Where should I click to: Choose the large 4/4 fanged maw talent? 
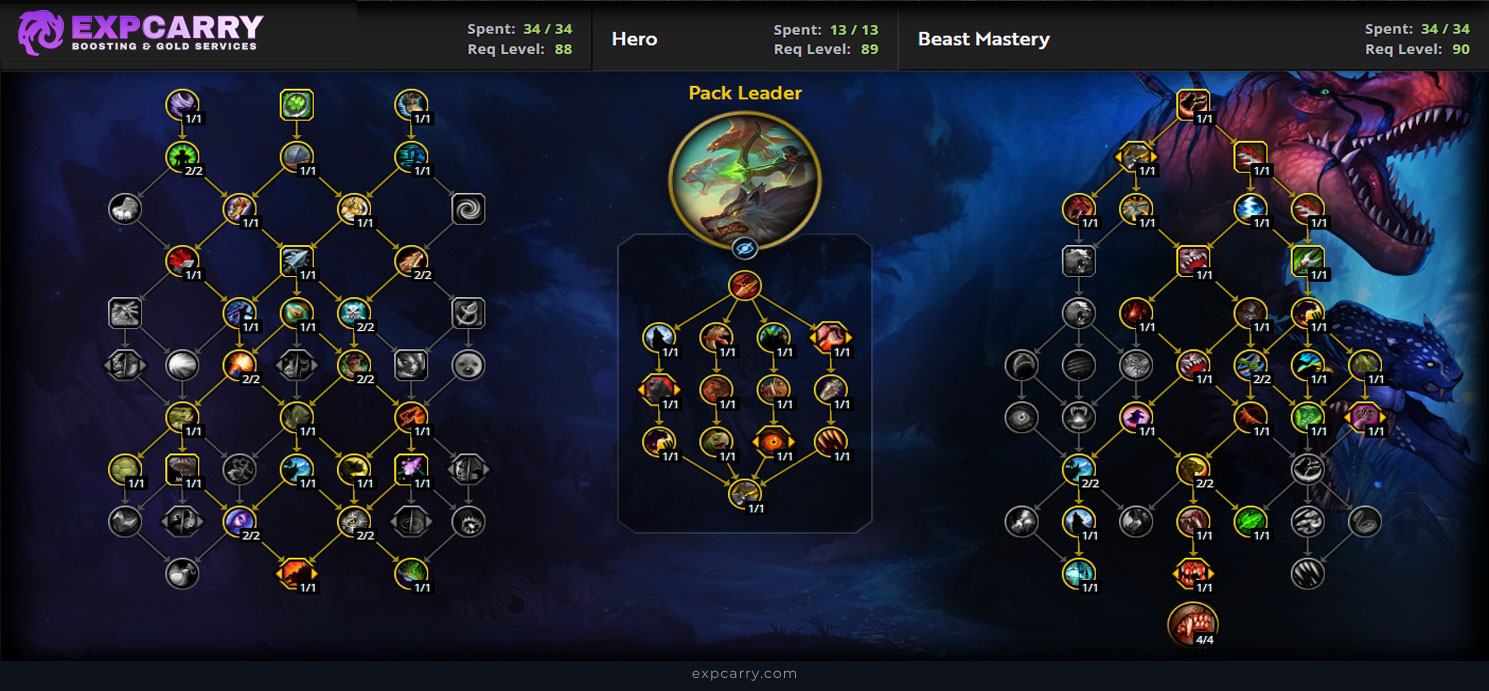[1192, 623]
